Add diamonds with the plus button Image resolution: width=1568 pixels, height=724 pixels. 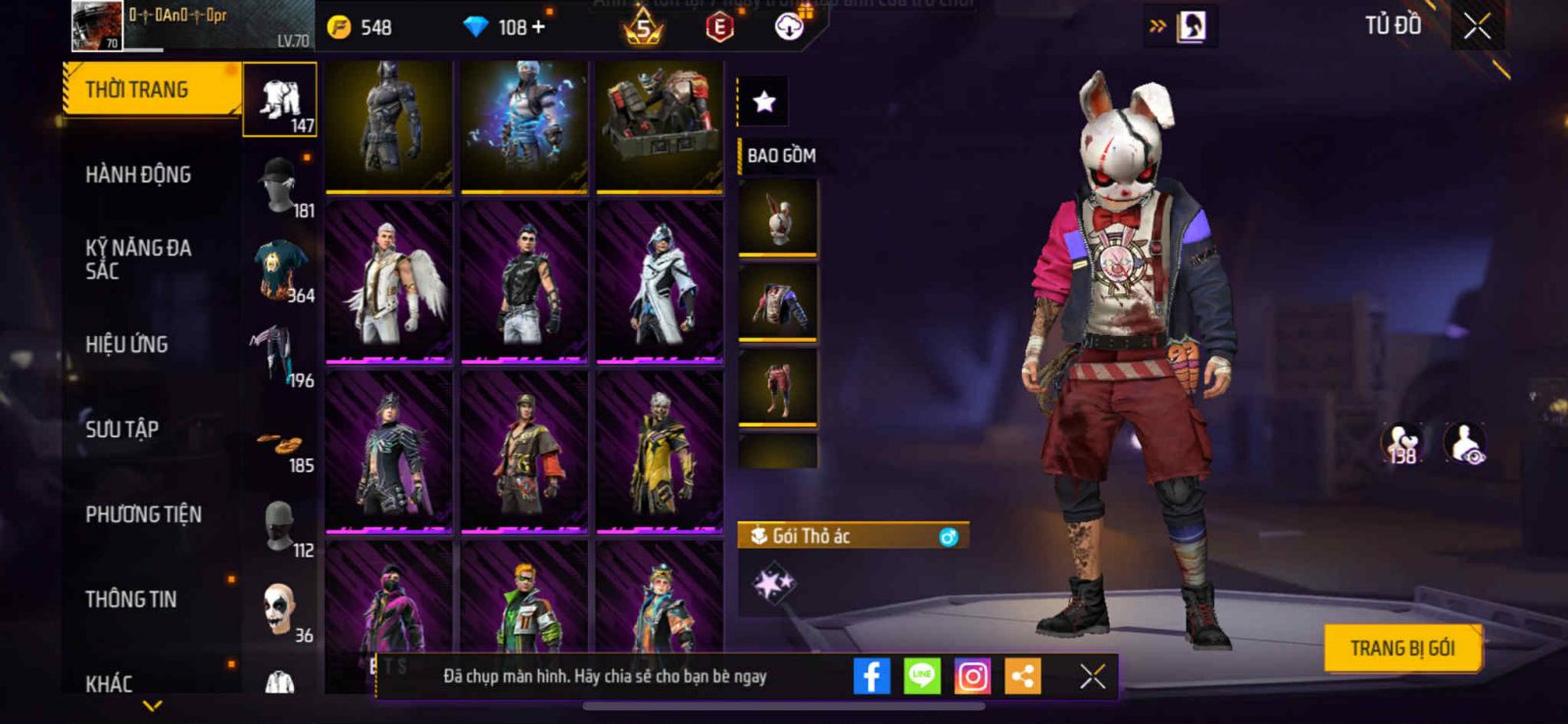pyautogui.click(x=538, y=26)
